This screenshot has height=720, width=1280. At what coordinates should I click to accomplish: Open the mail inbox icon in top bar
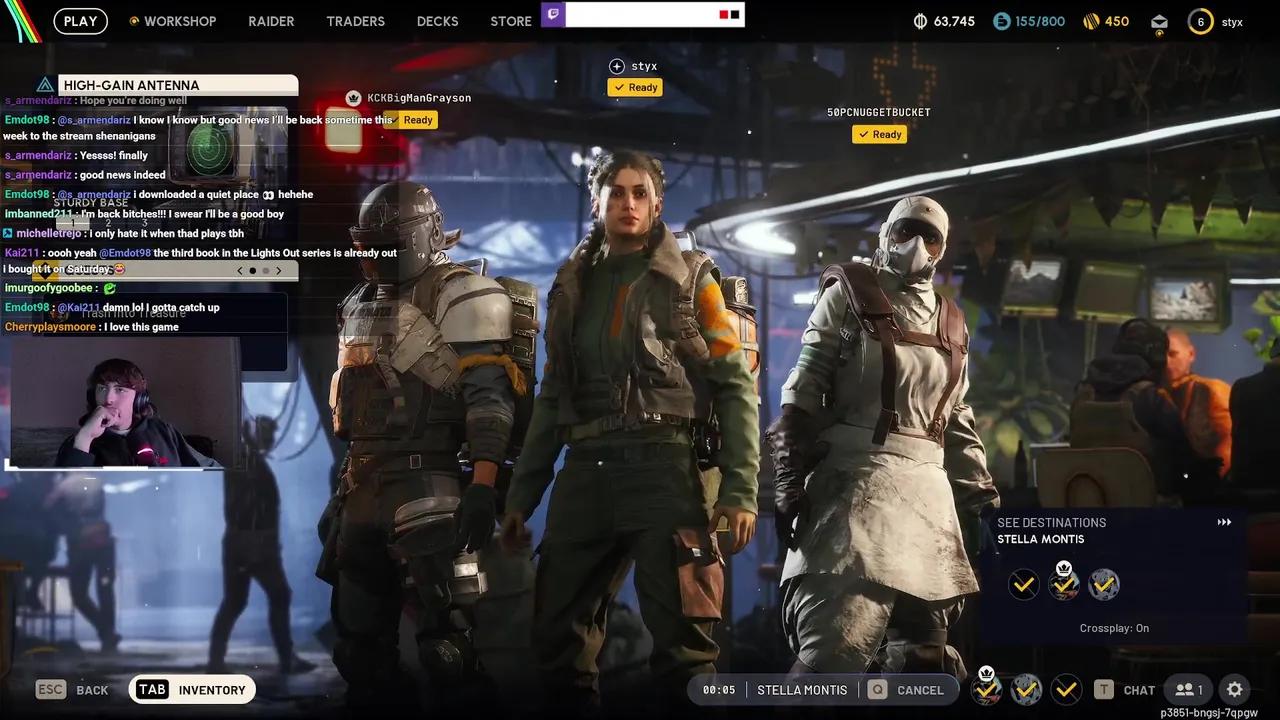tap(1159, 20)
